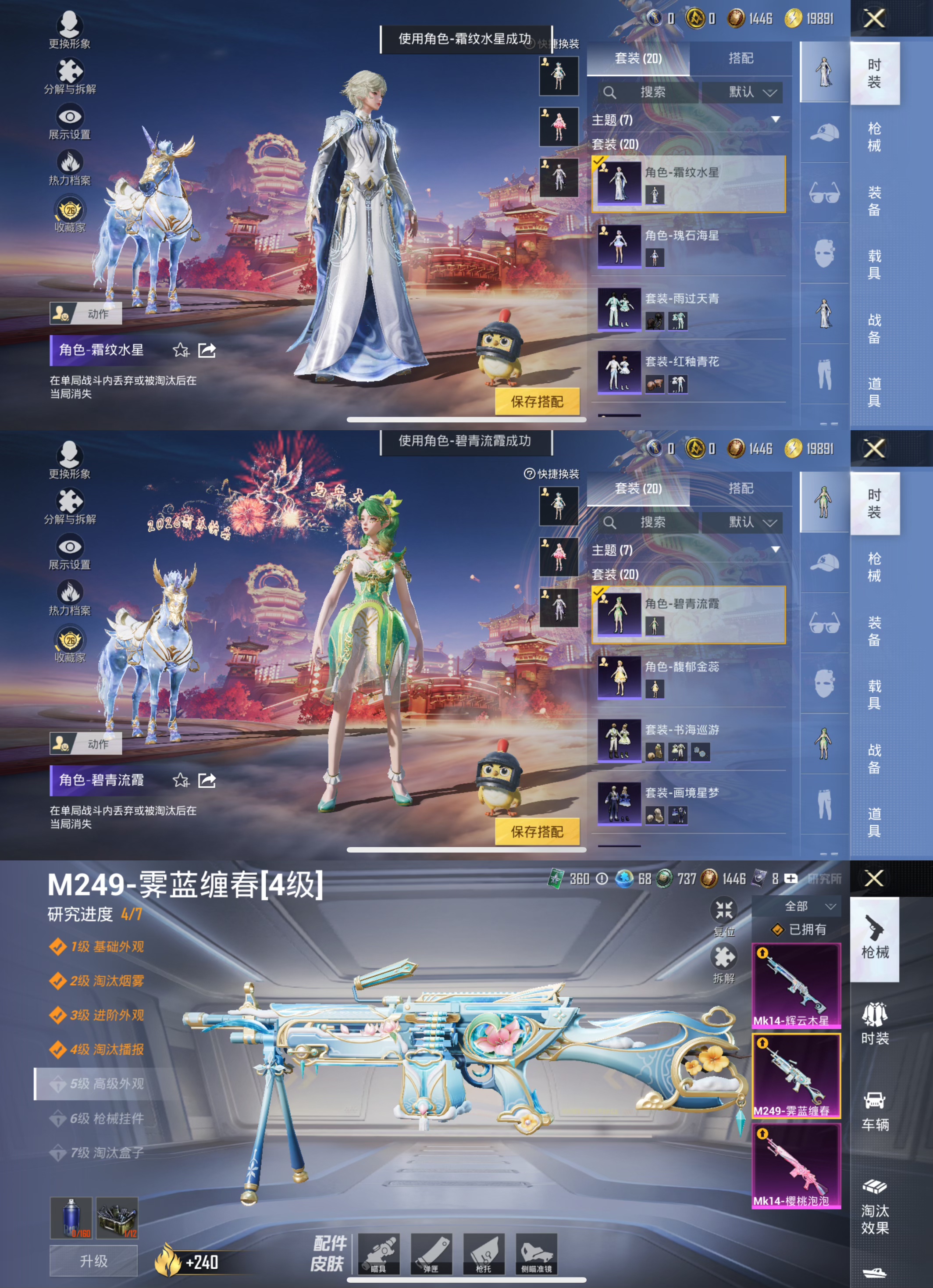Click the 保存搭配 button
933x1288 pixels.
[538, 401]
